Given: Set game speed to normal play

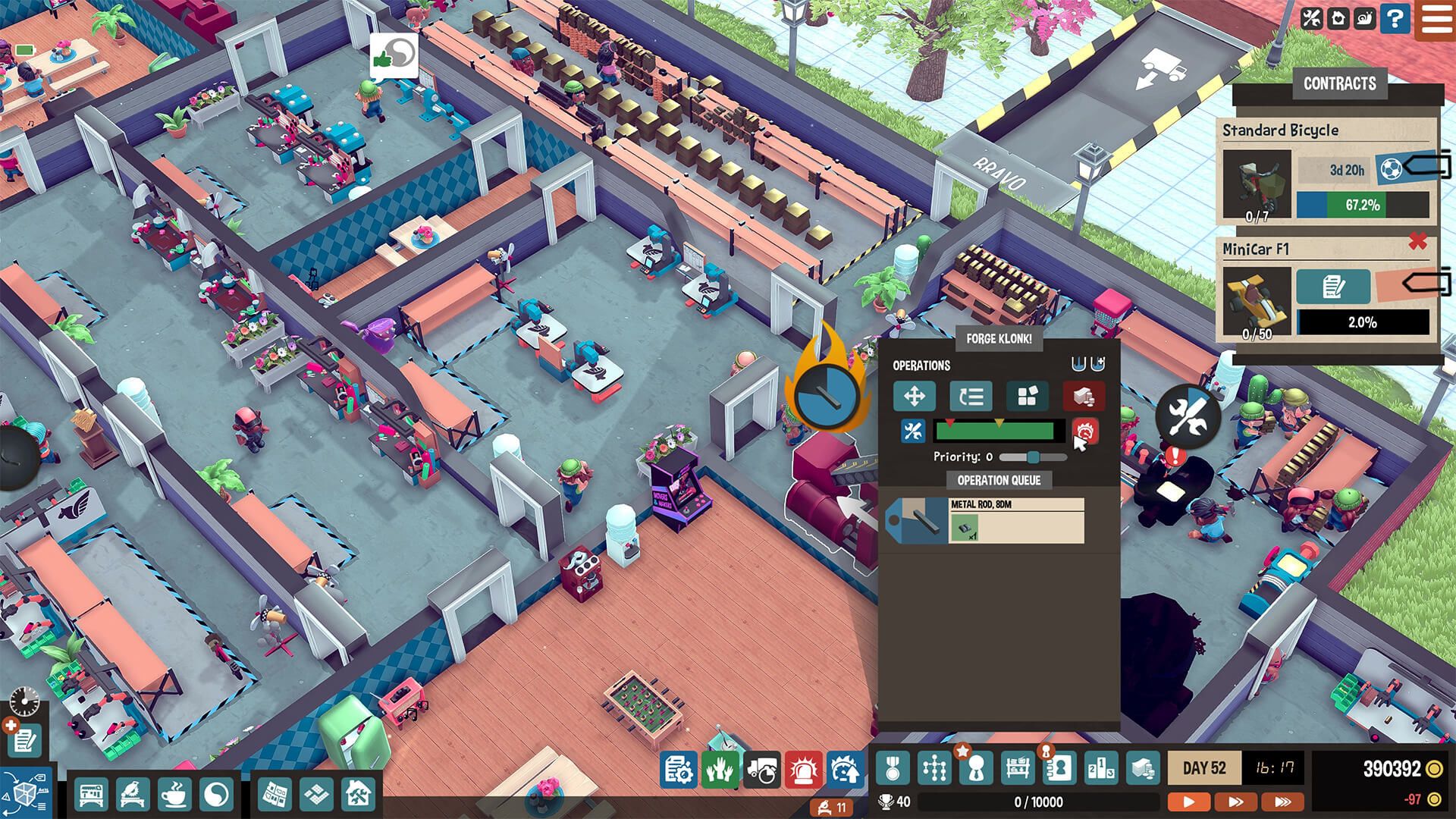Looking at the screenshot, I should [1188, 801].
